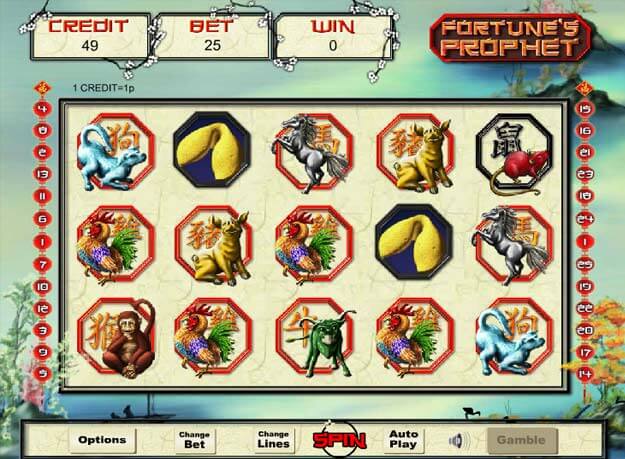Screen dimensions: 625x459
Task: Select the Change Lines button
Action: 273,439
